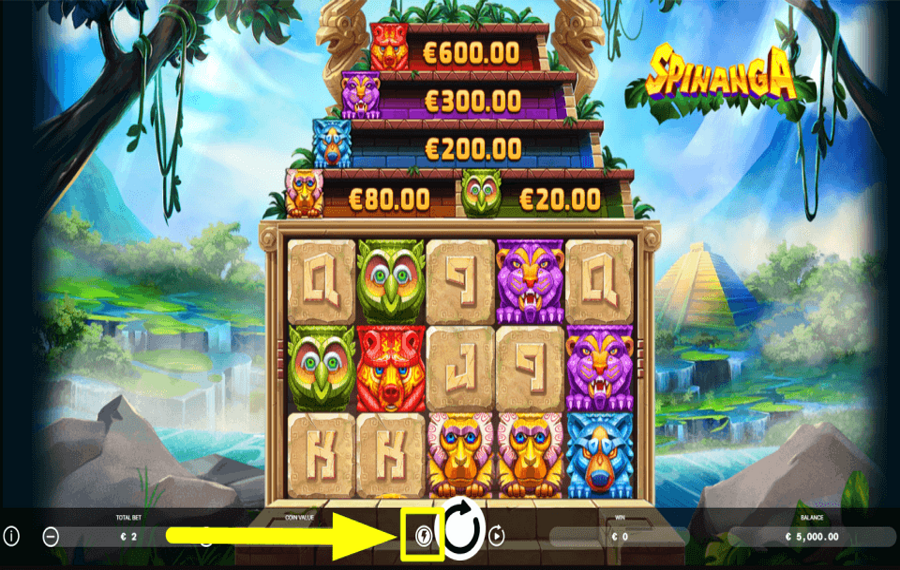
Task: Open autoplay with the small play icon
Action: pos(496,536)
